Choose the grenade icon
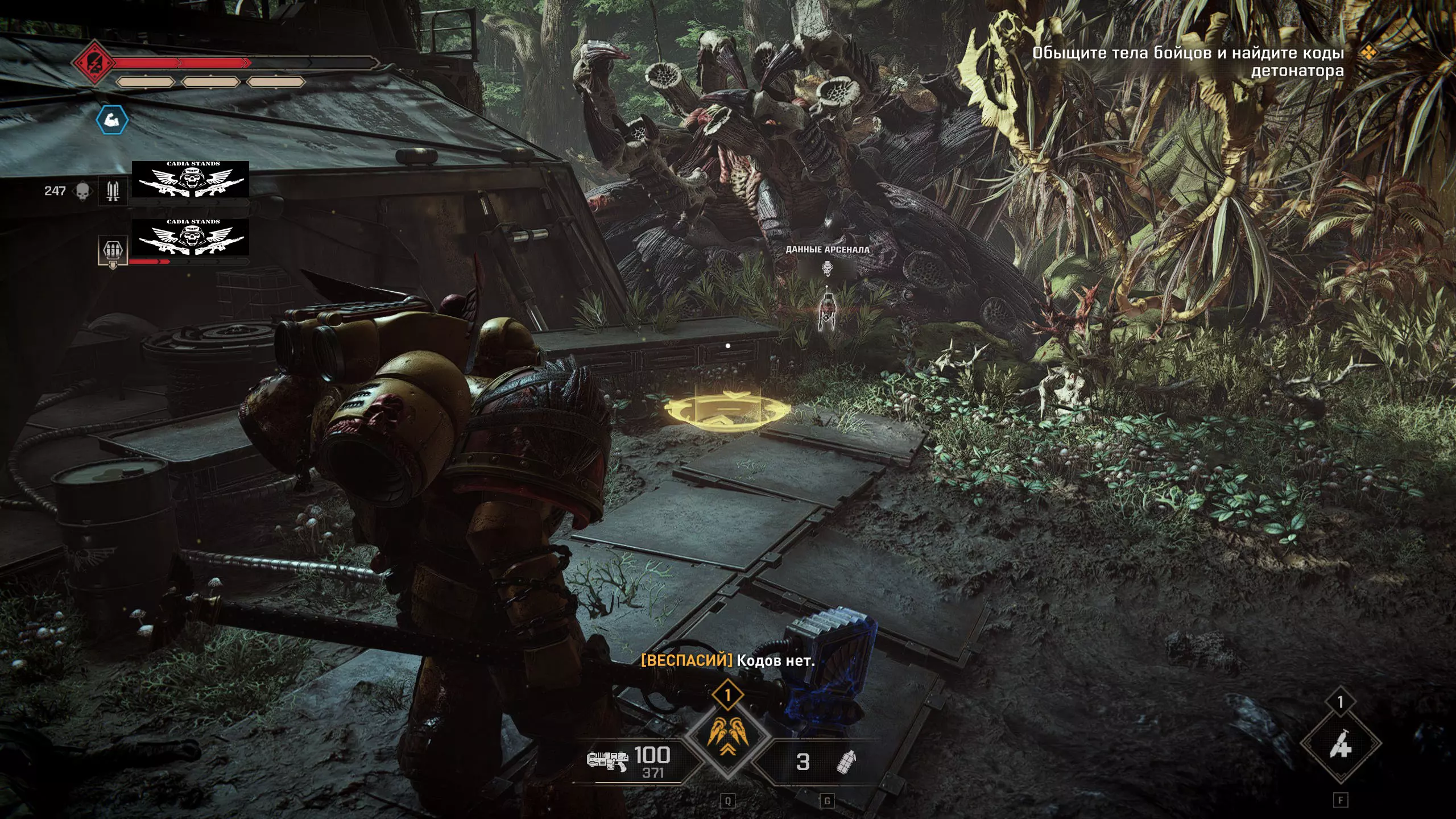Screen dimensions: 1456x819 click(x=846, y=762)
